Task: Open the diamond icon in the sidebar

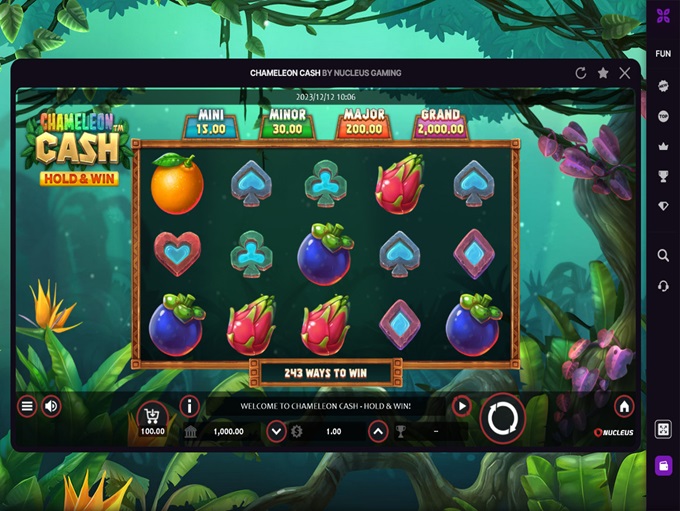Action: [x=663, y=206]
